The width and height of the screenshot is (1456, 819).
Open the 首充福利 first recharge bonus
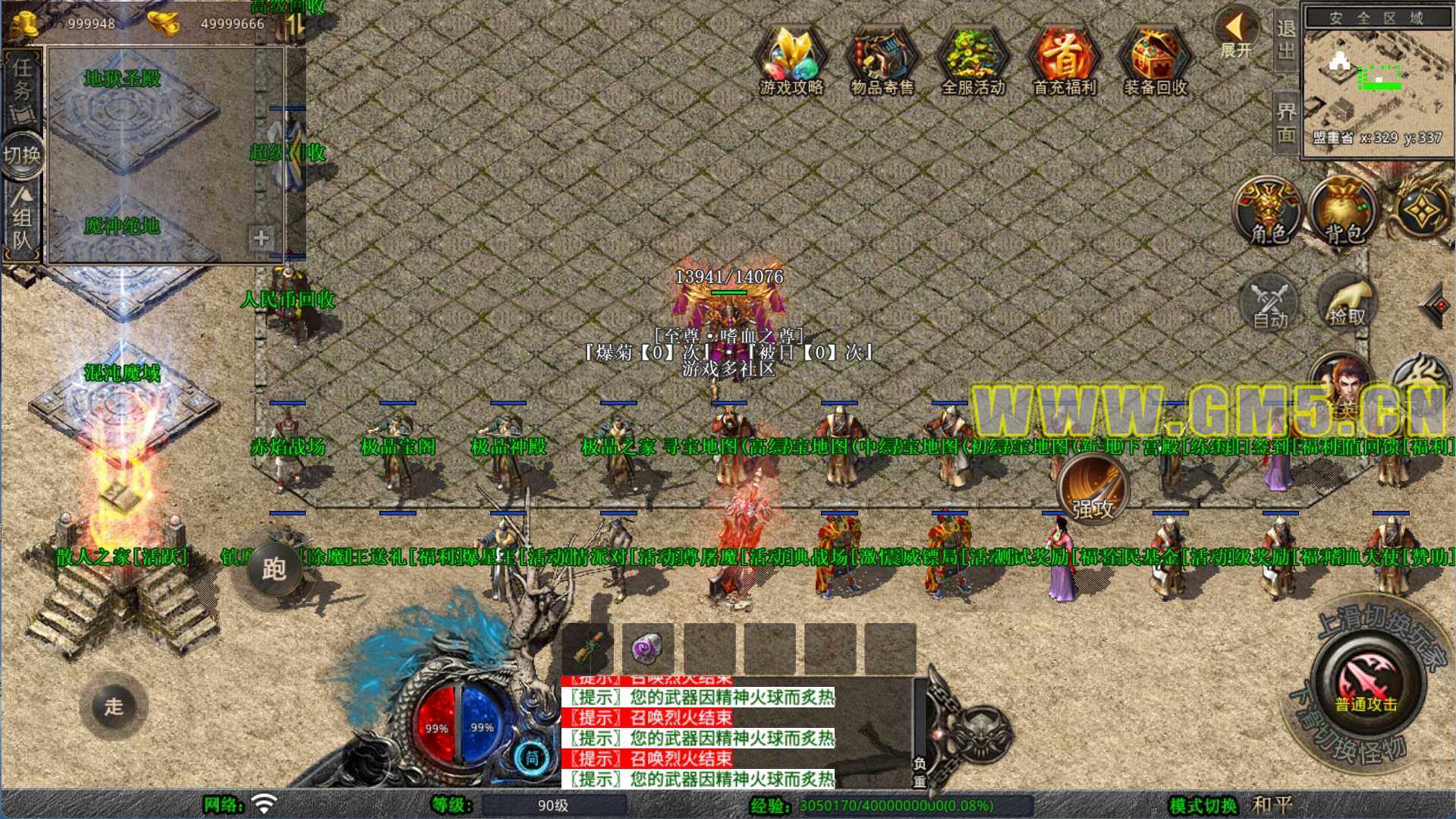(x=1064, y=61)
